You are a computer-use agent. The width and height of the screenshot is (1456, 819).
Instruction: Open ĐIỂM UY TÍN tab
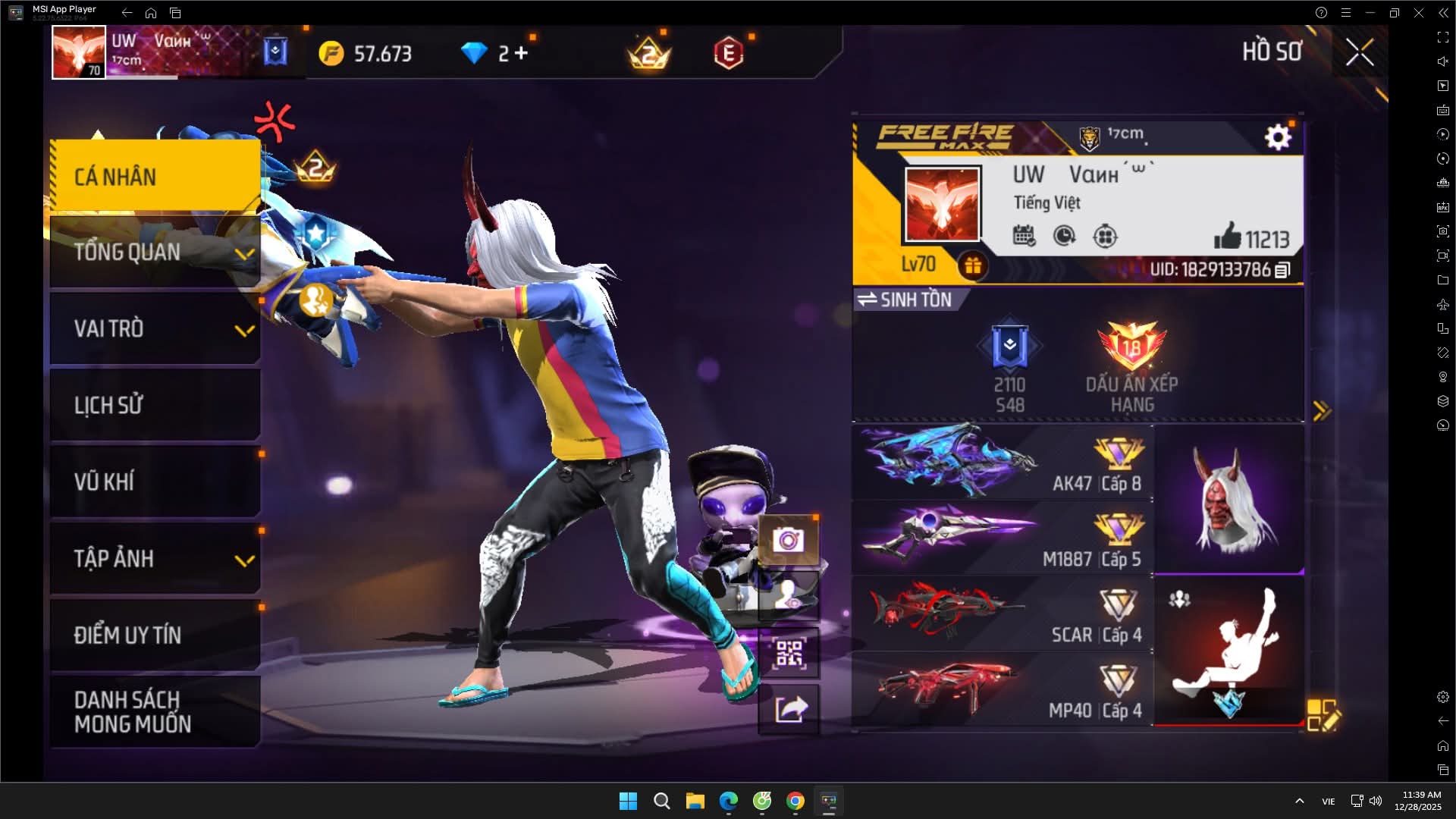click(155, 635)
